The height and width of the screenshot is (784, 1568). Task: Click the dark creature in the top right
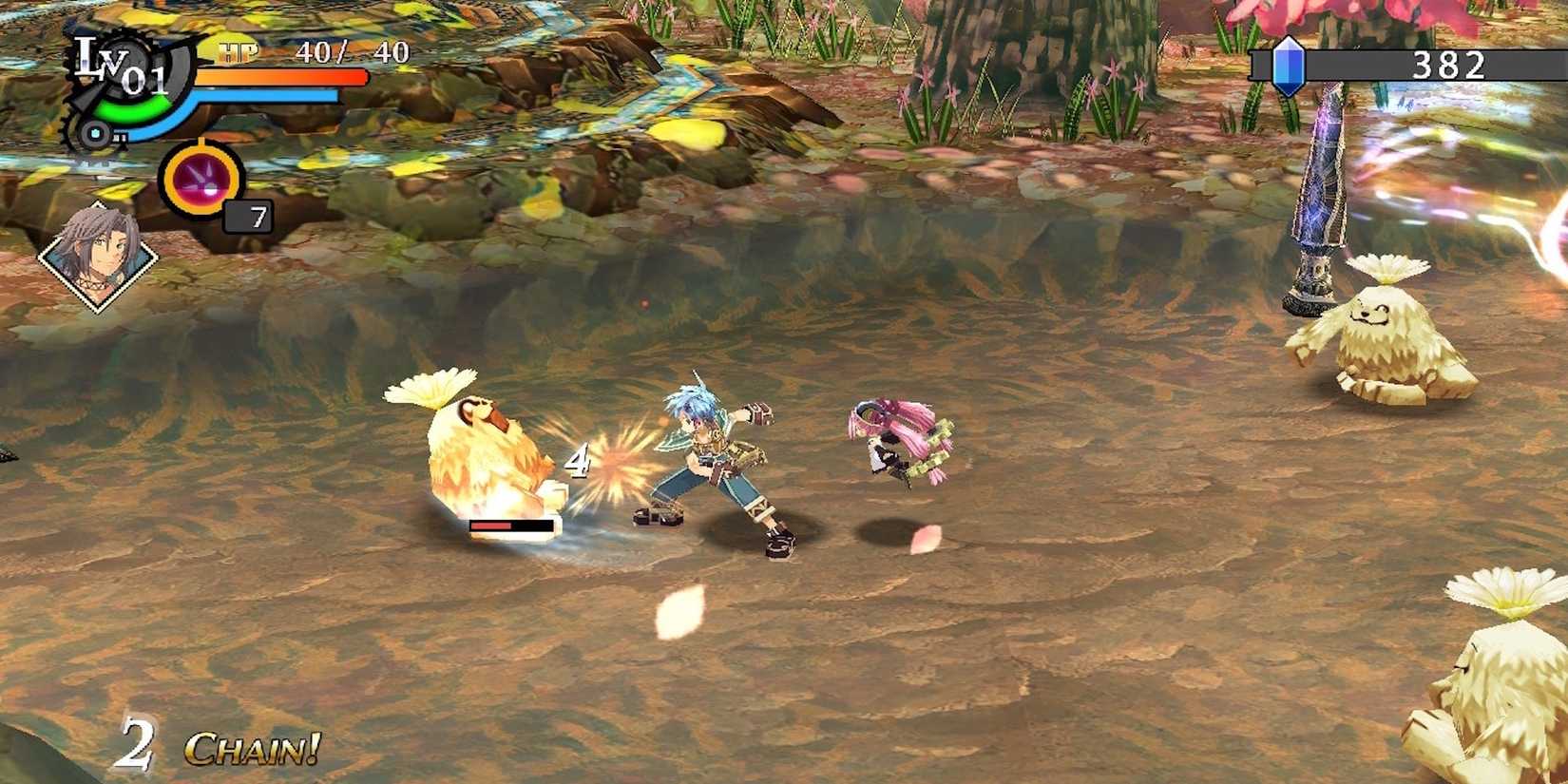[x=1316, y=190]
